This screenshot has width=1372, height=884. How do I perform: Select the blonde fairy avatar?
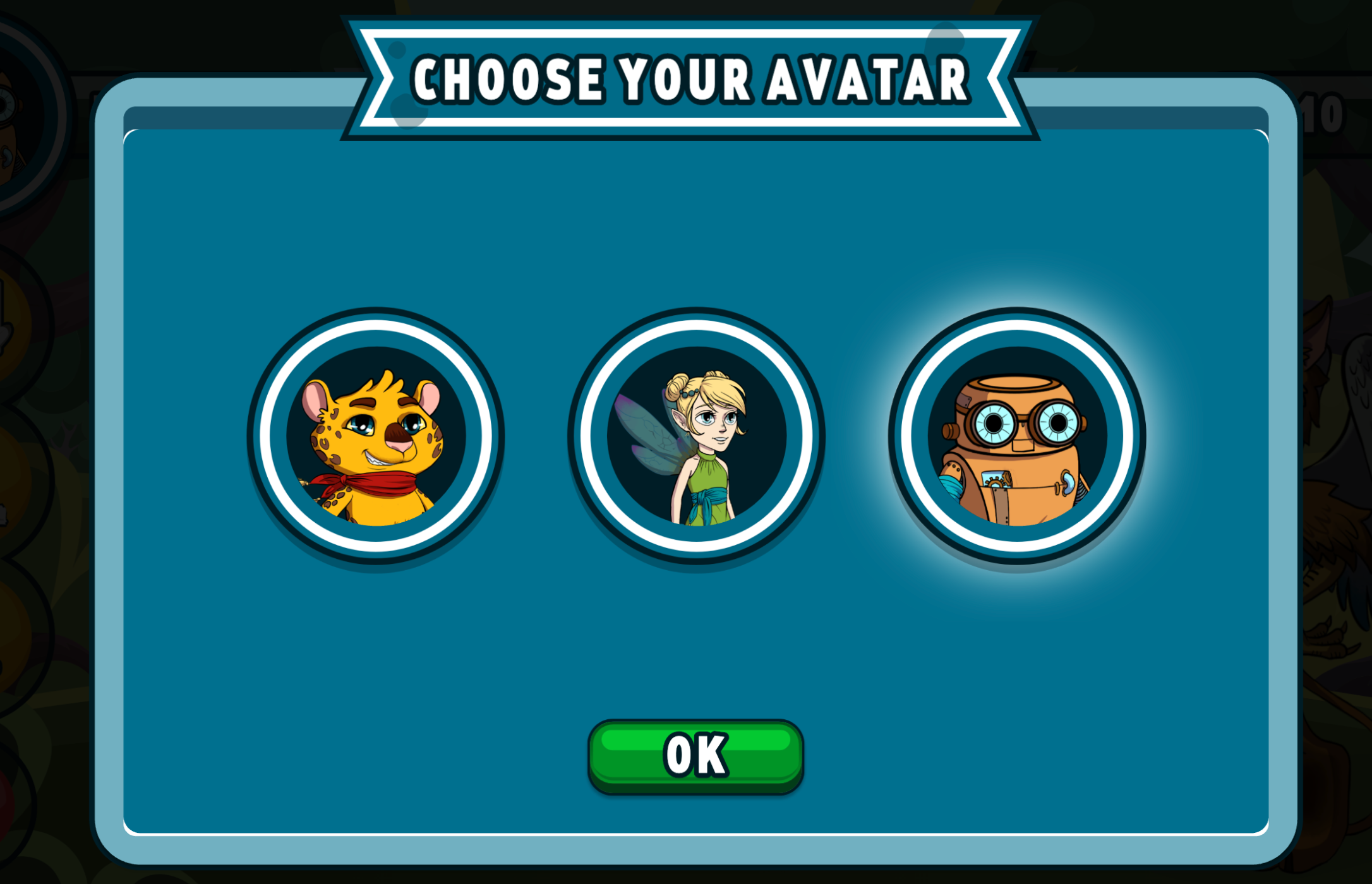[x=696, y=436]
